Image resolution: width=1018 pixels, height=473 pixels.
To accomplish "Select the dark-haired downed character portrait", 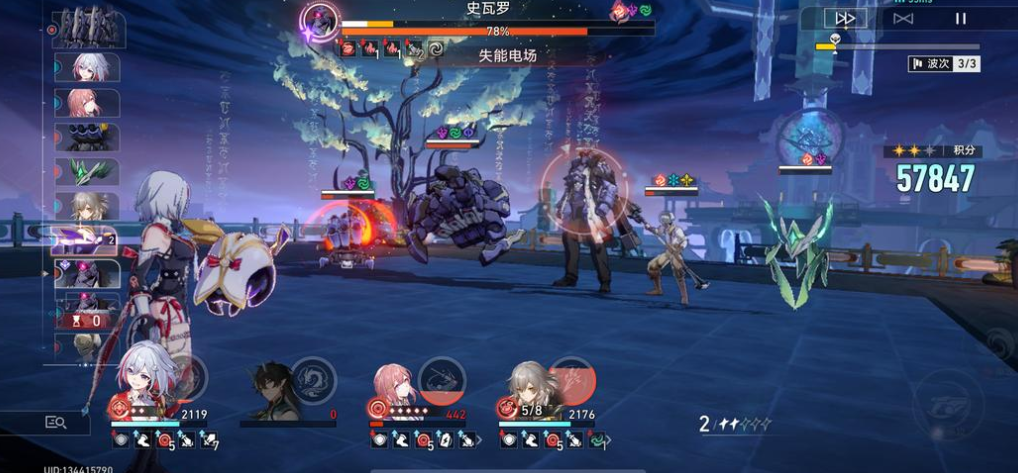I will pos(270,390).
